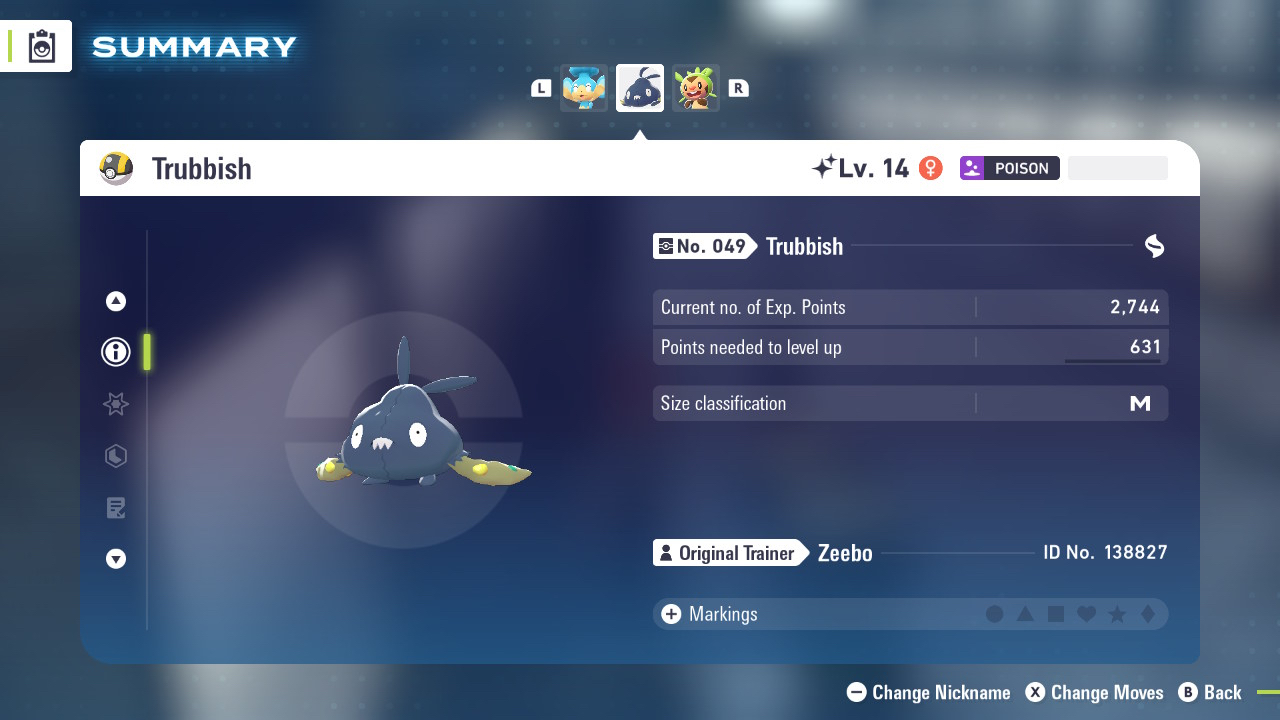Screen dimensions: 1280x720
Task: Choose the Chespin party thumbnail
Action: 696,88
